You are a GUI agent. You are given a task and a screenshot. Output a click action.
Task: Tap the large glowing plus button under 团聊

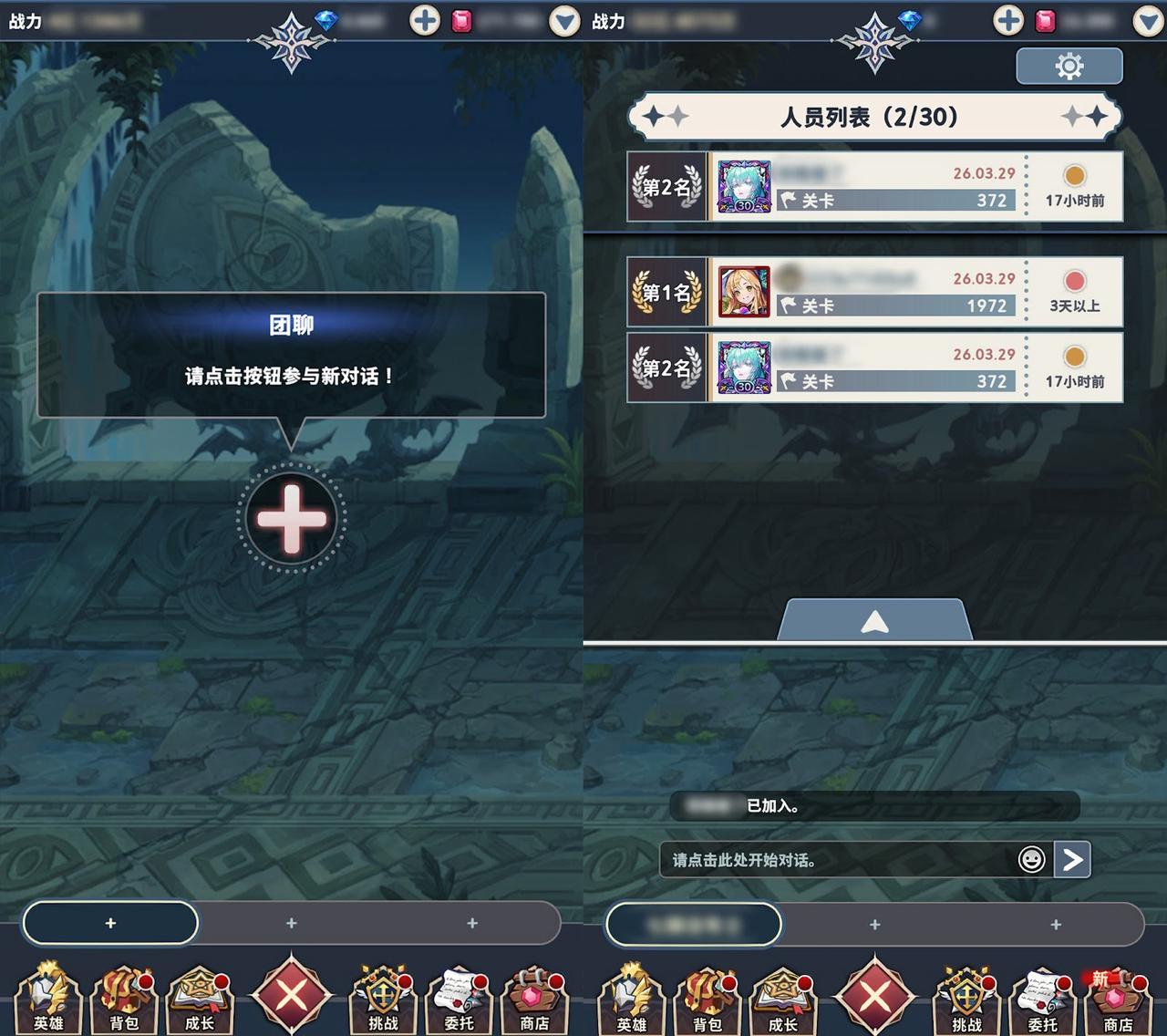pos(291,519)
